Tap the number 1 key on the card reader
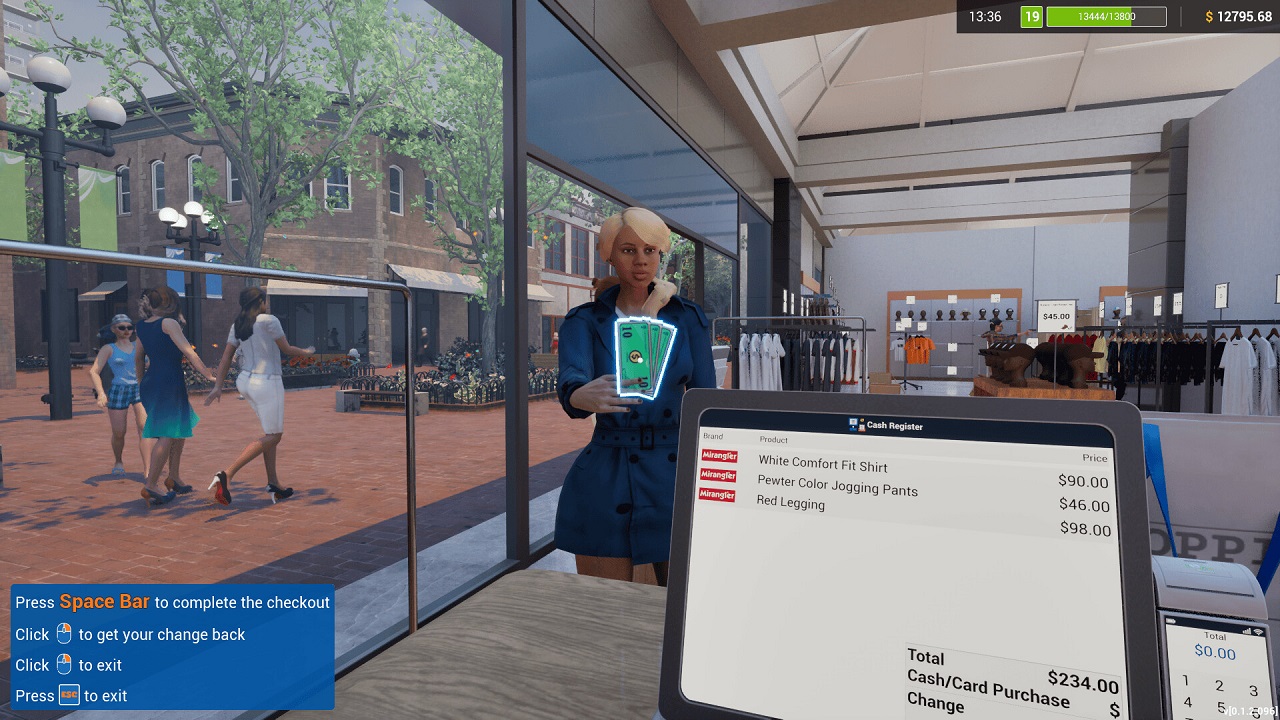This screenshot has width=1280, height=720. tap(1186, 681)
